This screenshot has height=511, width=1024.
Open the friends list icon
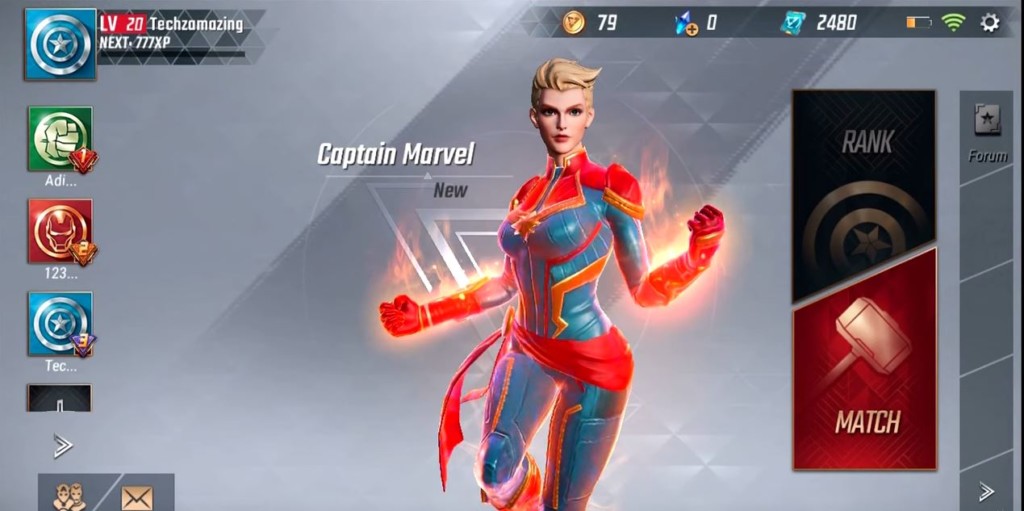coord(69,496)
